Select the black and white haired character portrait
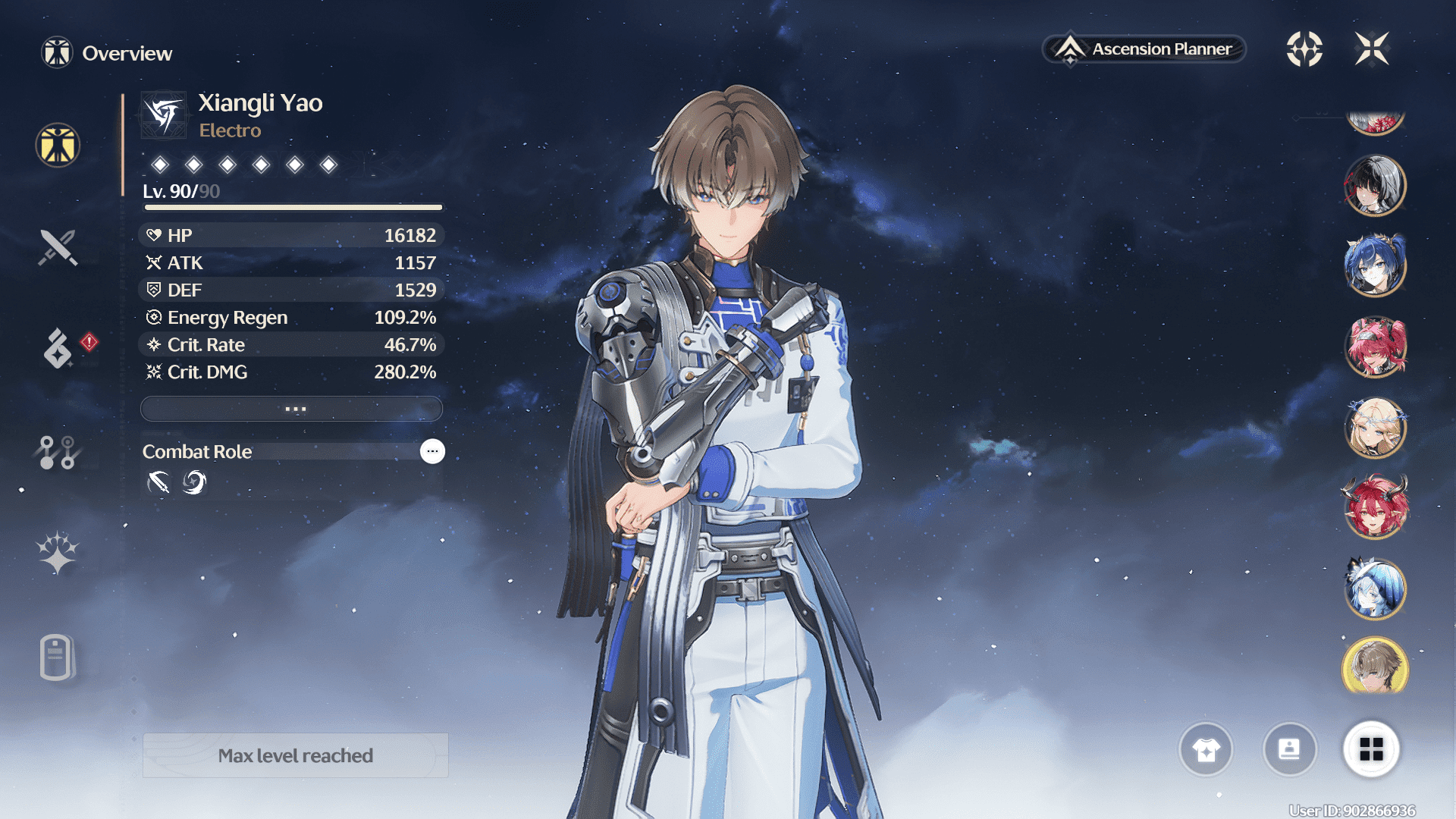The width and height of the screenshot is (1456, 819). pyautogui.click(x=1375, y=186)
